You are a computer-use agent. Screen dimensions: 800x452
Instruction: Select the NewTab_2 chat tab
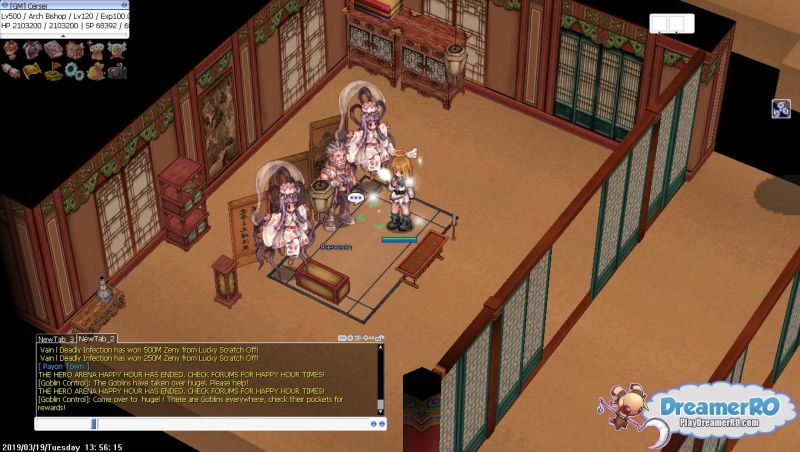tap(98, 339)
